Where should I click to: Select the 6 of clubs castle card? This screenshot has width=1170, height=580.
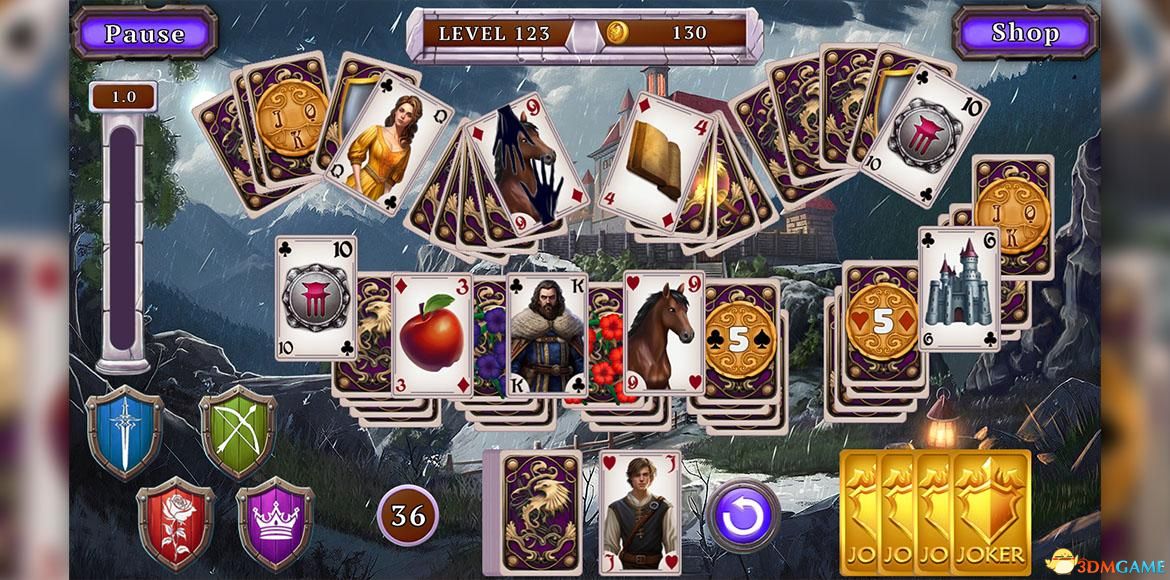click(x=959, y=289)
